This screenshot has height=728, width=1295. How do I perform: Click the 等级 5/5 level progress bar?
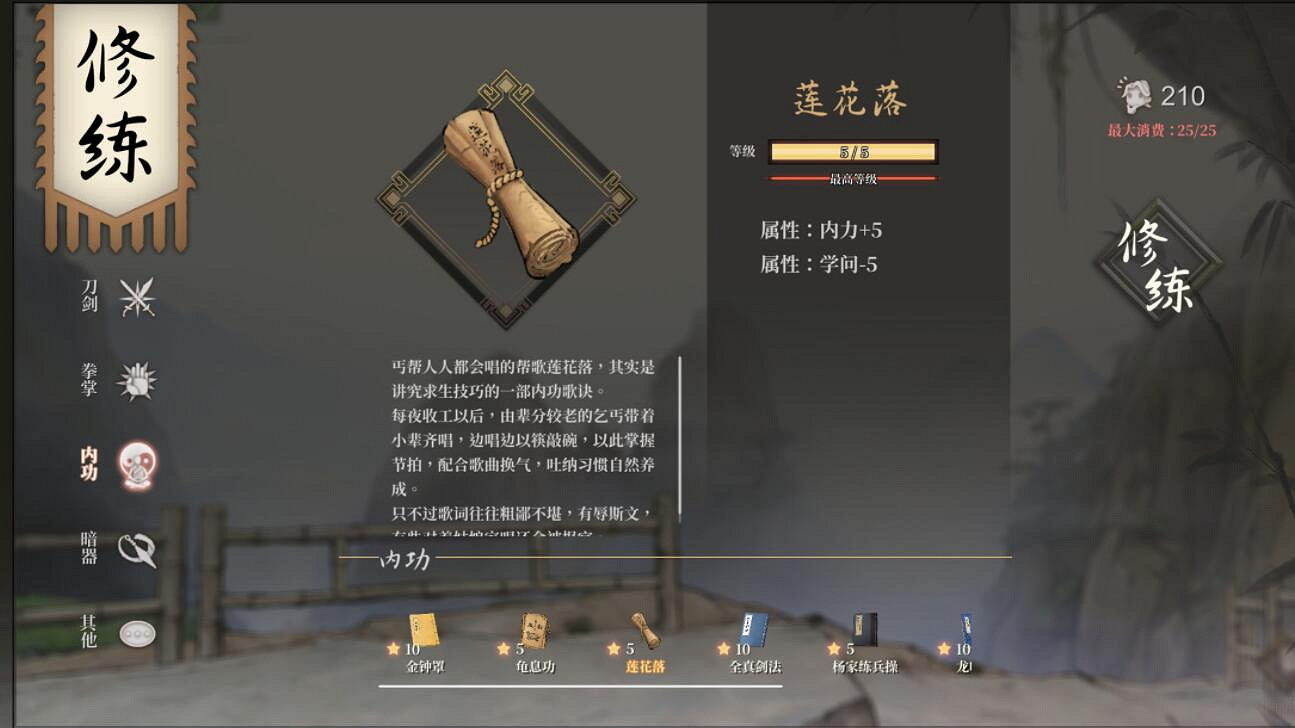[852, 152]
